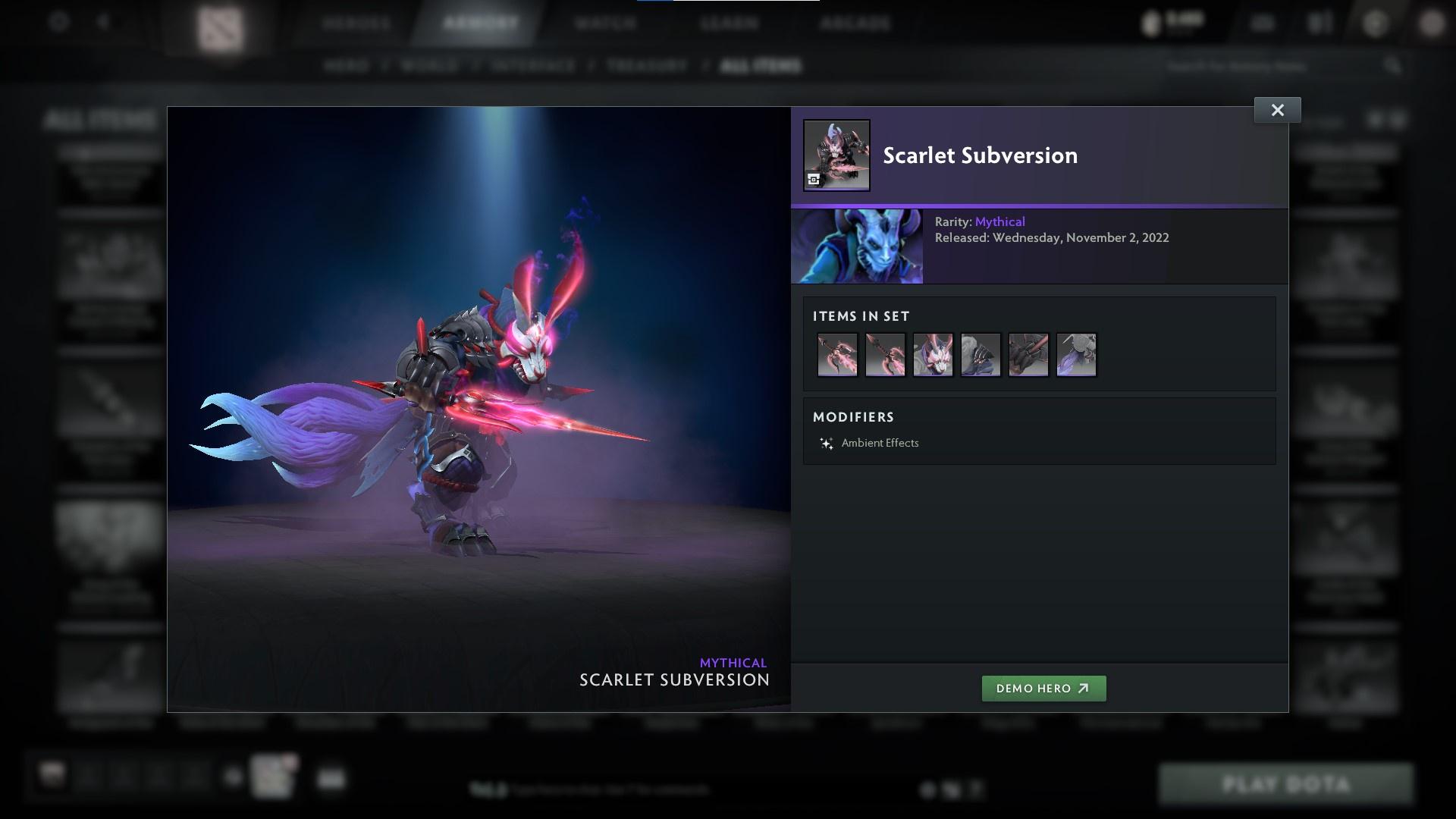Image resolution: width=1456 pixels, height=819 pixels.
Task: Click the Mythical rarity label
Action: (x=999, y=221)
